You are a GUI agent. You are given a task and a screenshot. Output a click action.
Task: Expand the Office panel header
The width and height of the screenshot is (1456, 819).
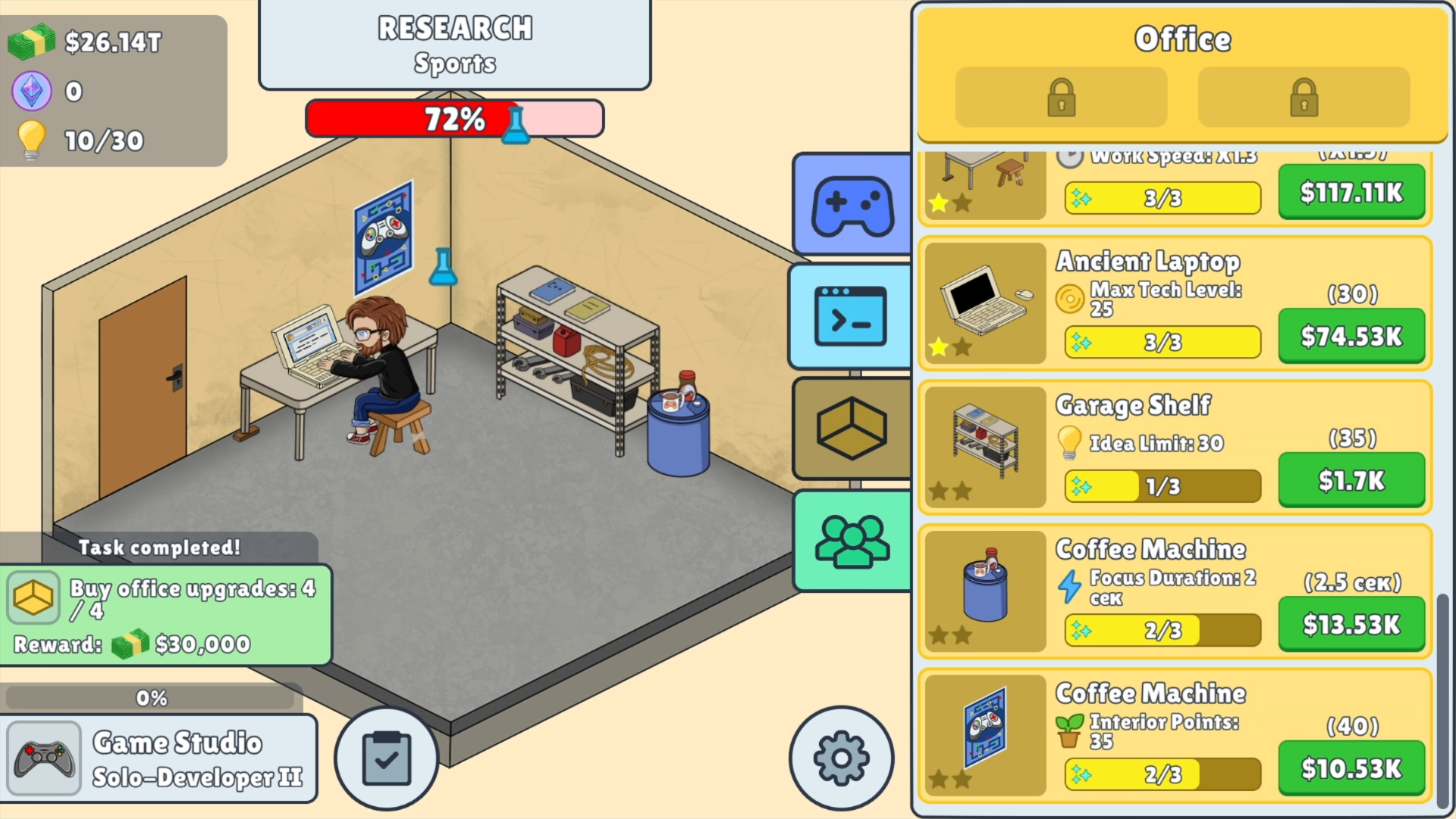tap(1183, 39)
